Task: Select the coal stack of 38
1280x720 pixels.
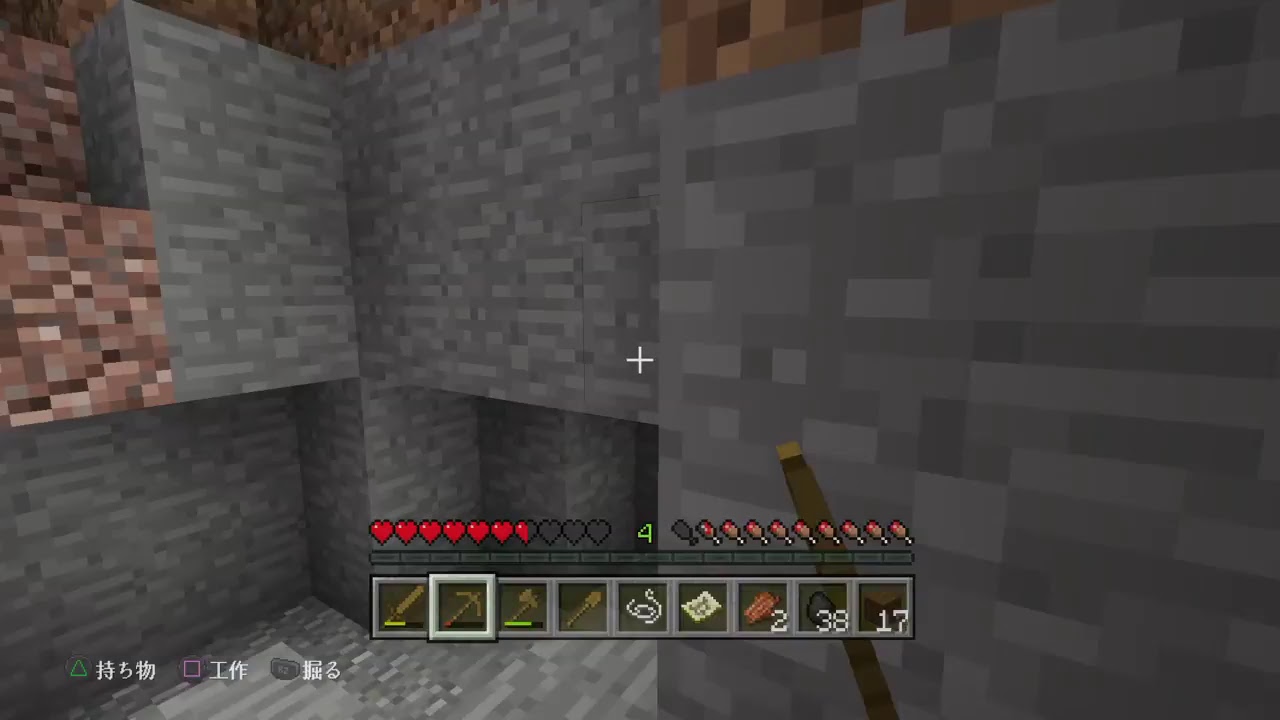Action: point(821,605)
